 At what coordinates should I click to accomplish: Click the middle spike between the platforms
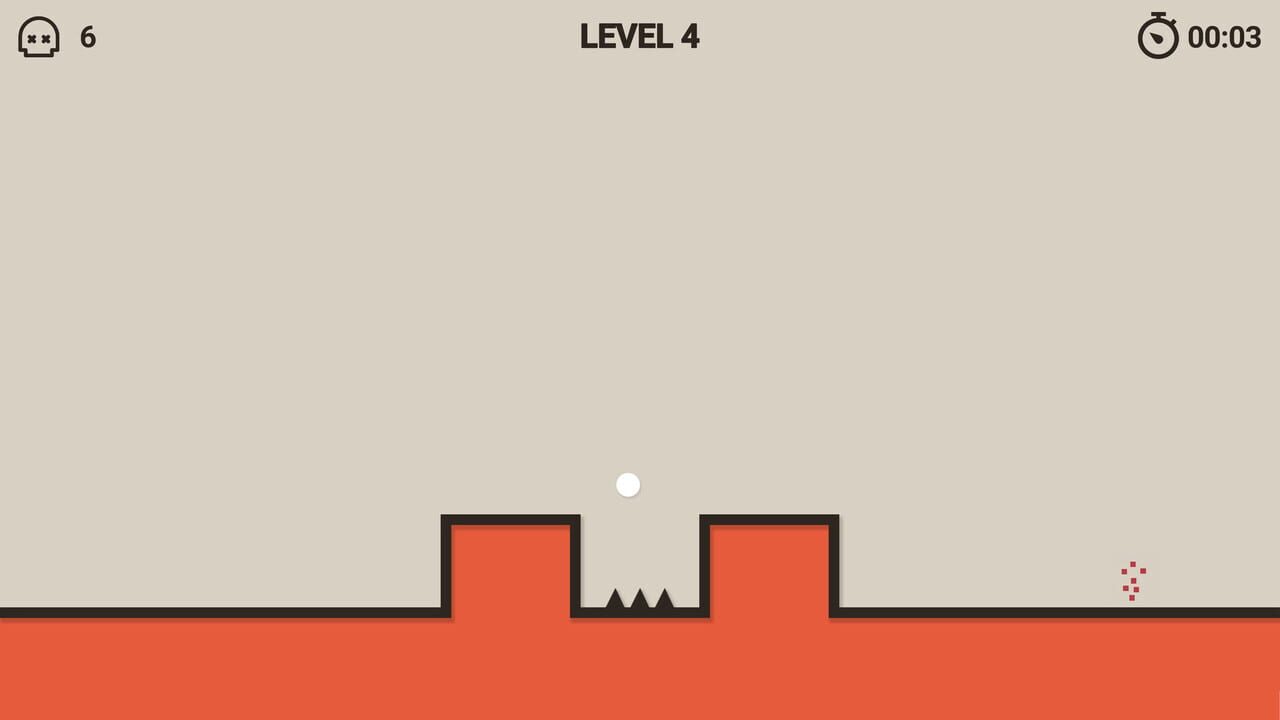(640, 602)
